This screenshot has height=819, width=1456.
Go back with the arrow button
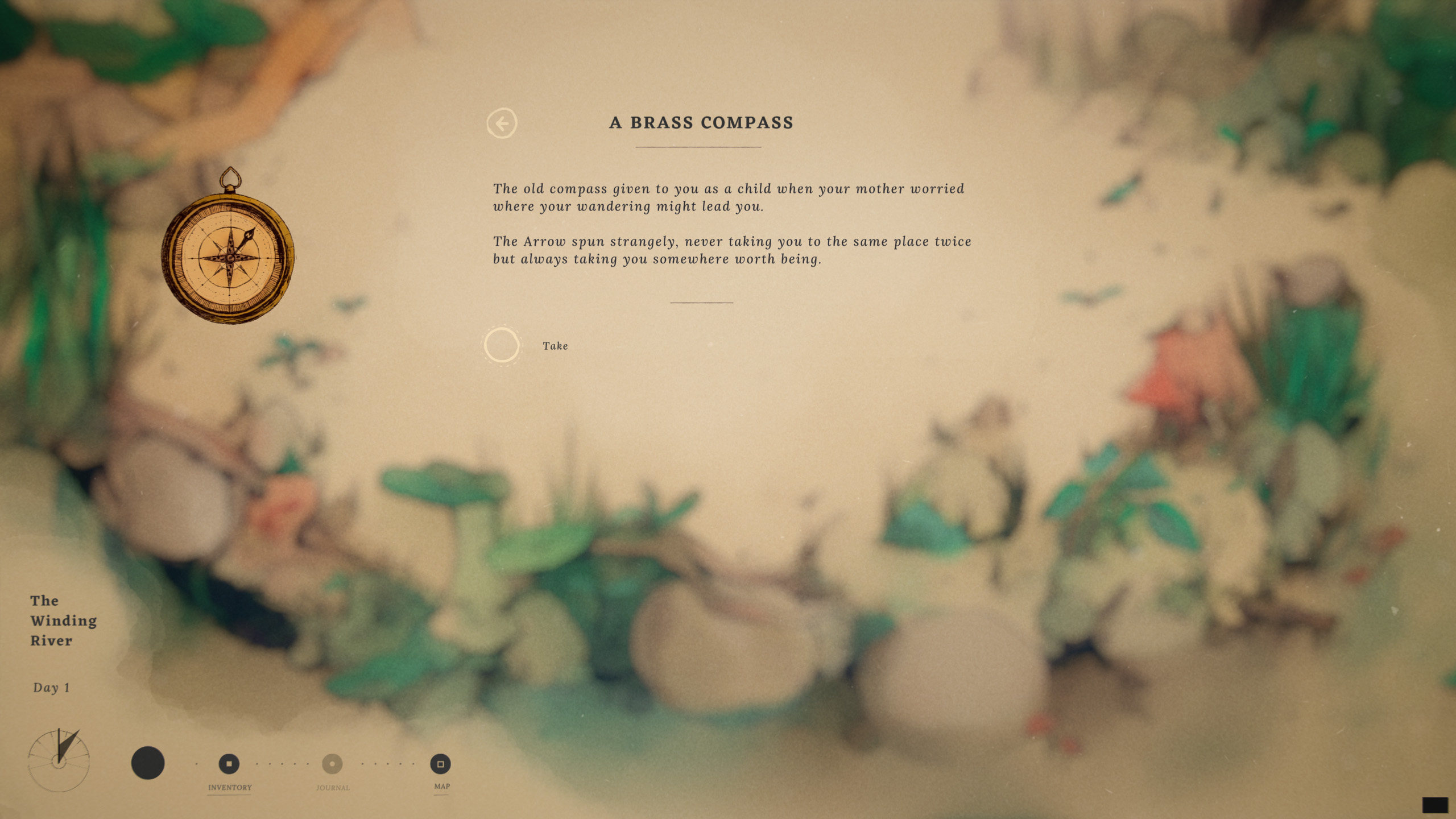[502, 123]
